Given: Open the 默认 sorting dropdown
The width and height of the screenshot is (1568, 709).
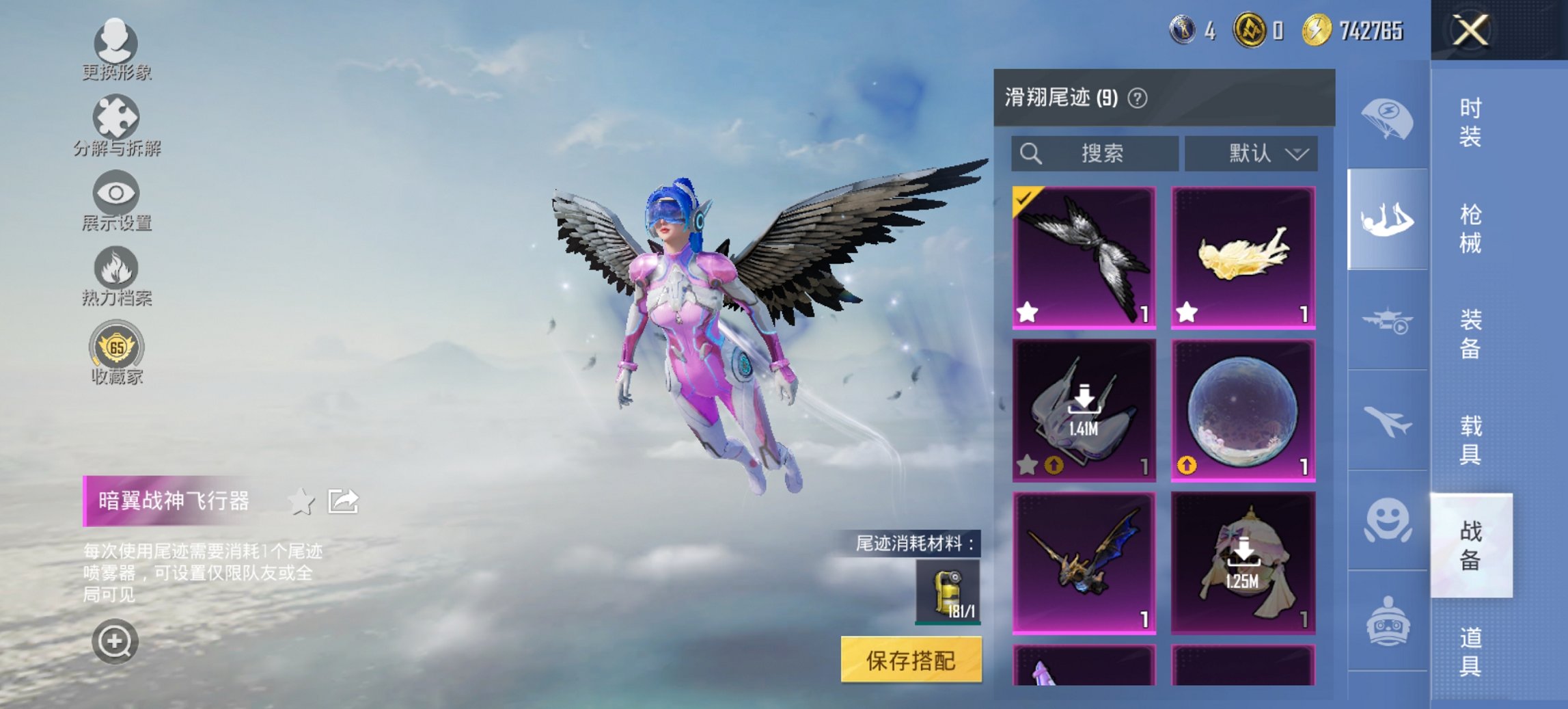Looking at the screenshot, I should [x=1254, y=153].
